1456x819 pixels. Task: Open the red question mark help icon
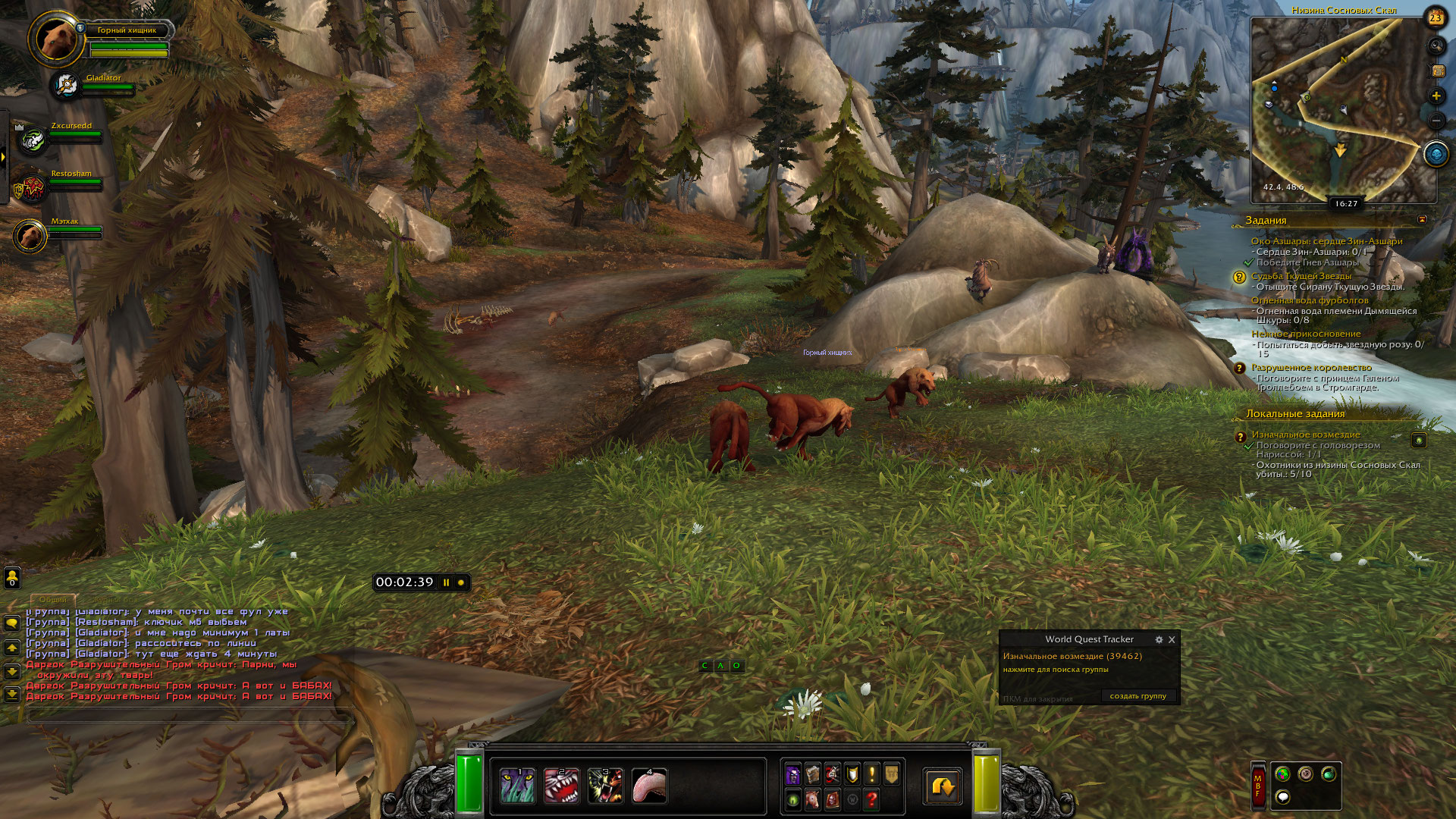coord(871,799)
